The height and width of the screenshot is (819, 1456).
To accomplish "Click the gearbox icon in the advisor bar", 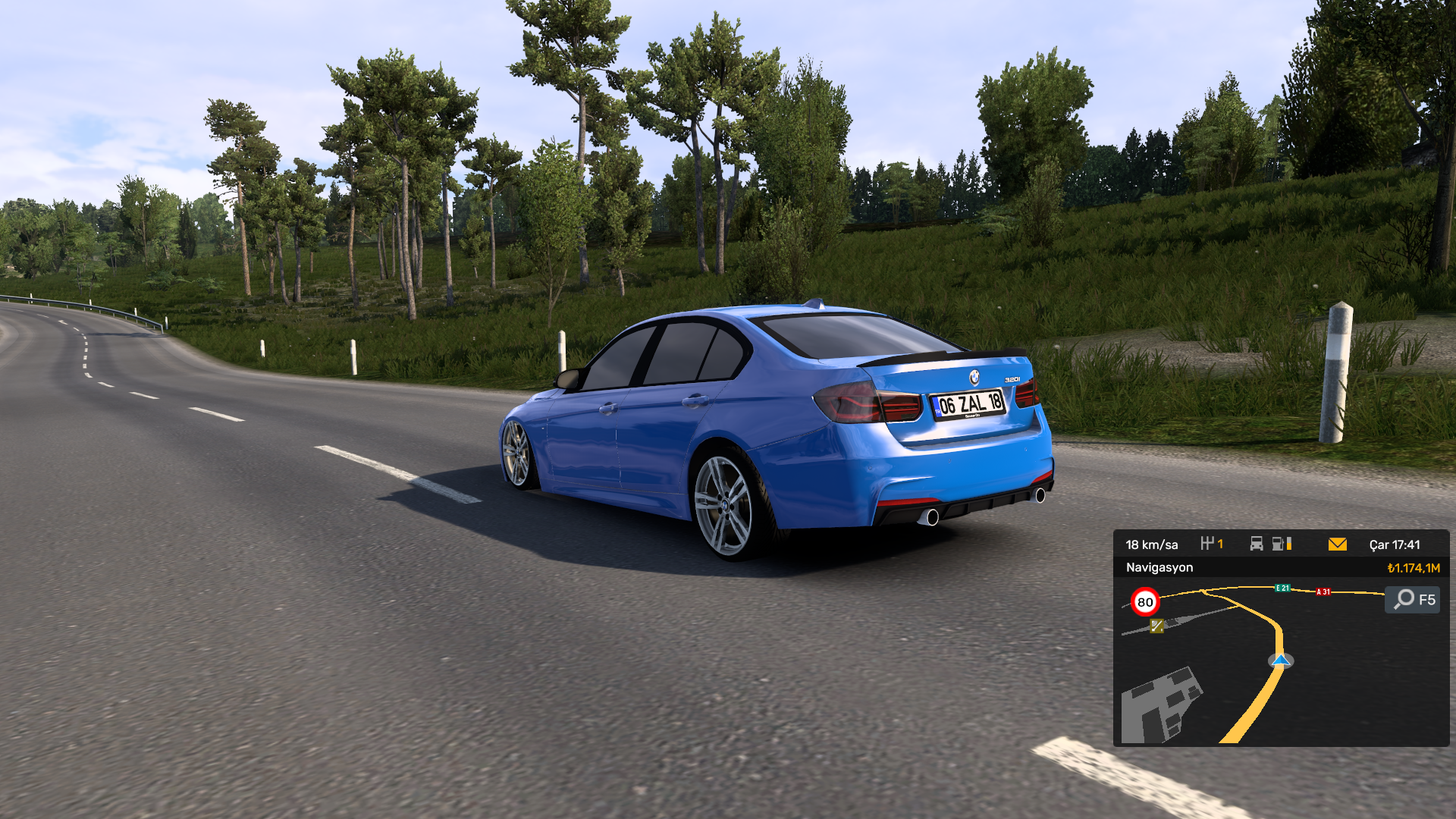I will pos(1207,544).
